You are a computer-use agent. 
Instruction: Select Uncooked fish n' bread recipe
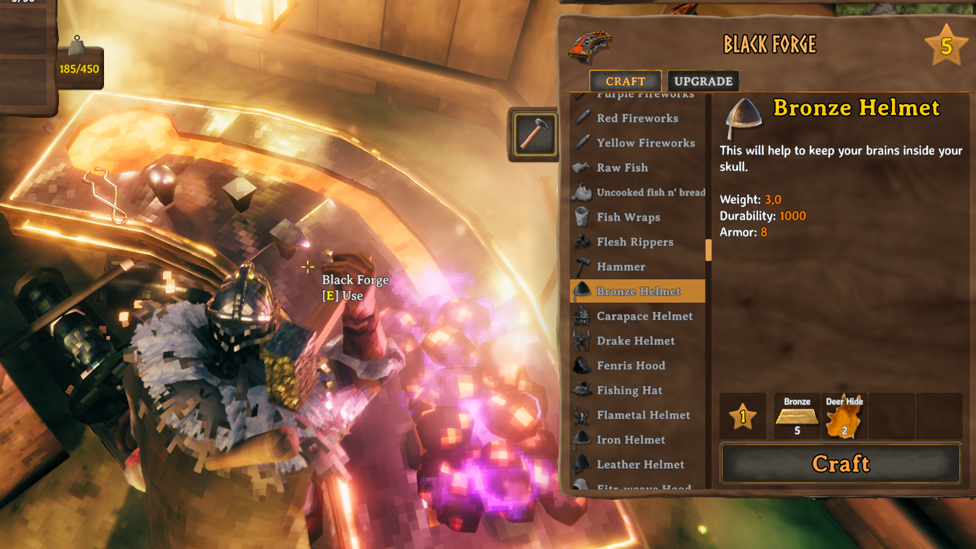[x=650, y=192]
